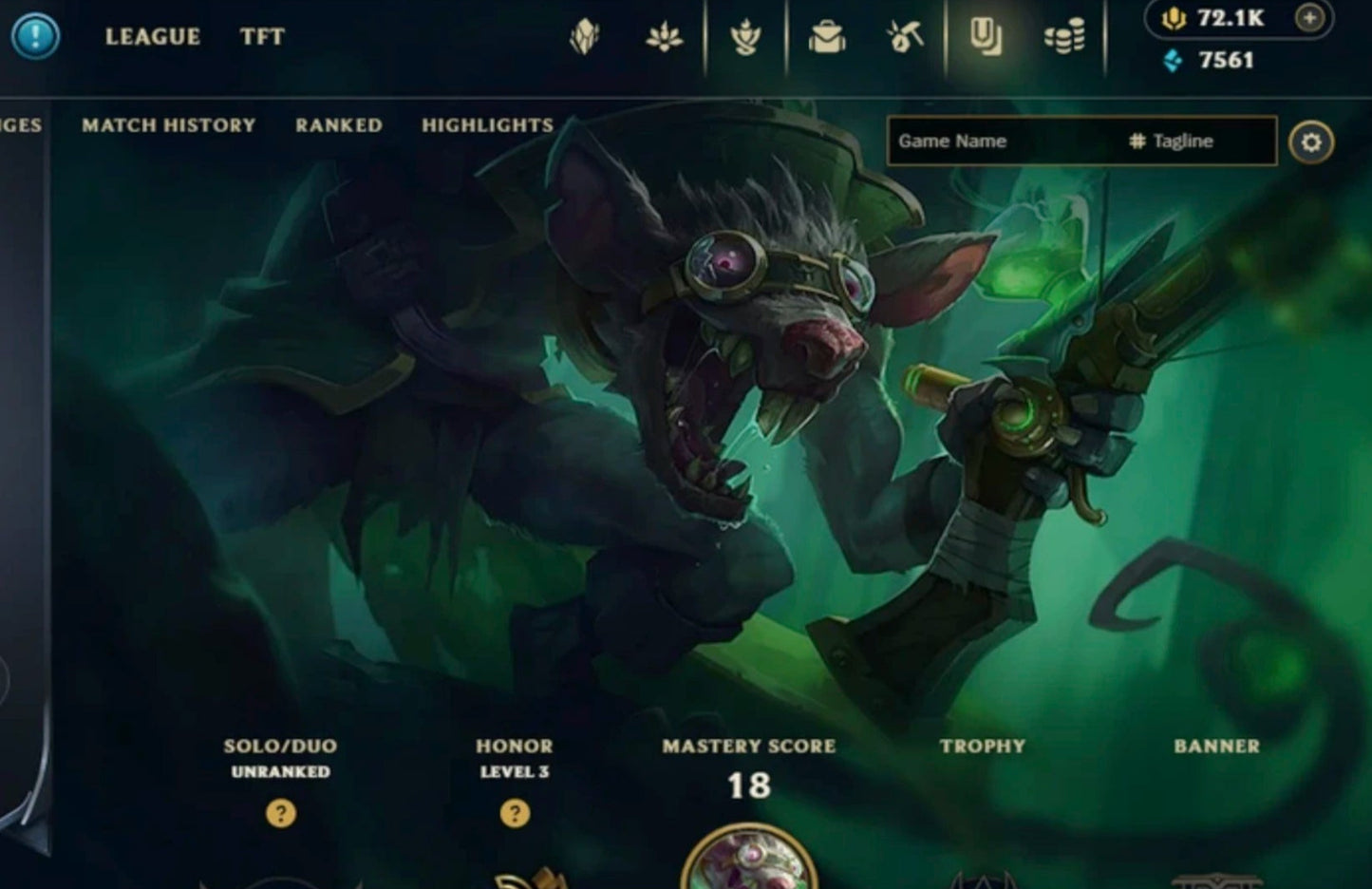Click the Honor Level 3 question mark
The width and height of the screenshot is (1372, 889).
pos(515,814)
